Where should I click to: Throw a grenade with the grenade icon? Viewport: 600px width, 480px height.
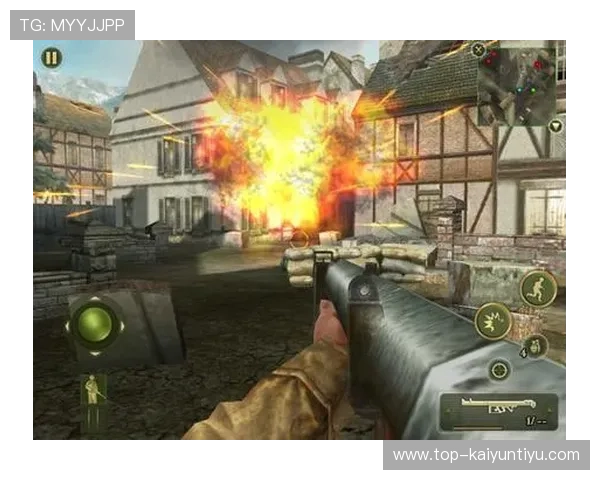(535, 346)
